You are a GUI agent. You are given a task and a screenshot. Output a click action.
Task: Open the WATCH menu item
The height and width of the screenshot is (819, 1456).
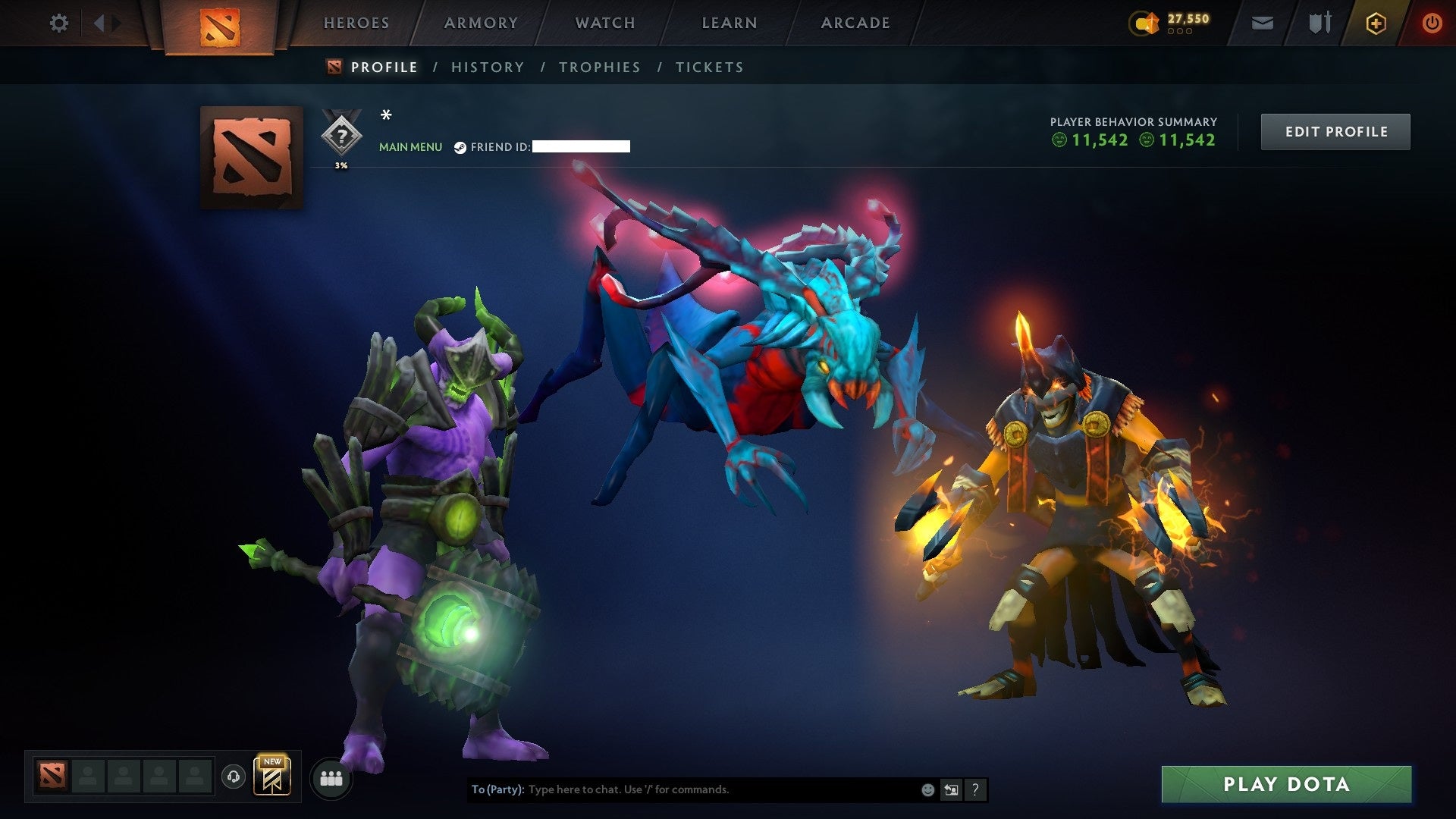coord(604,23)
